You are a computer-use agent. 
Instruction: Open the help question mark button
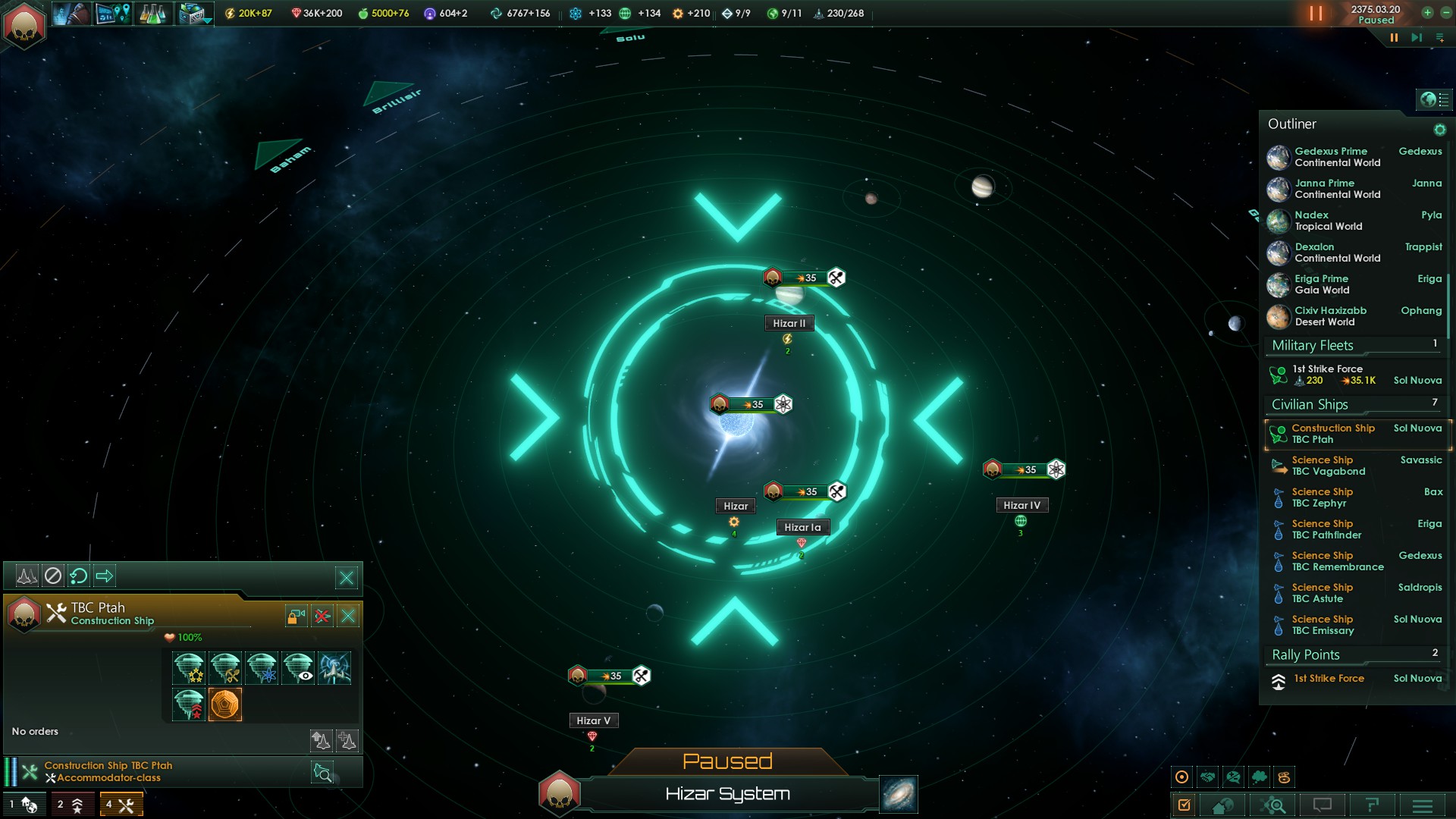1372,805
